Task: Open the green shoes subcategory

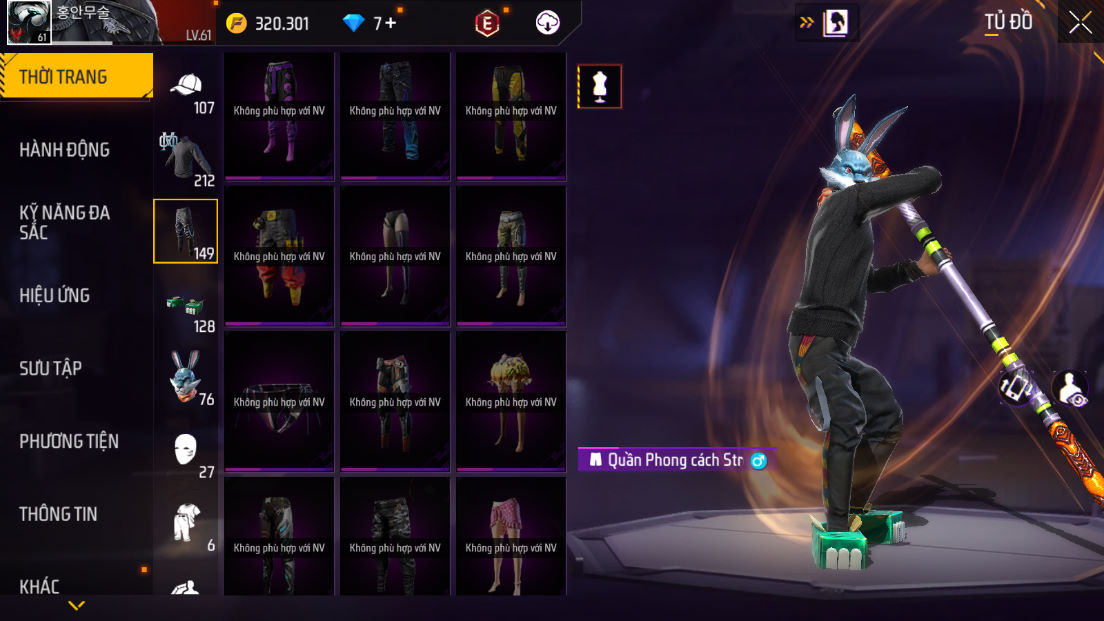Action: [187, 305]
